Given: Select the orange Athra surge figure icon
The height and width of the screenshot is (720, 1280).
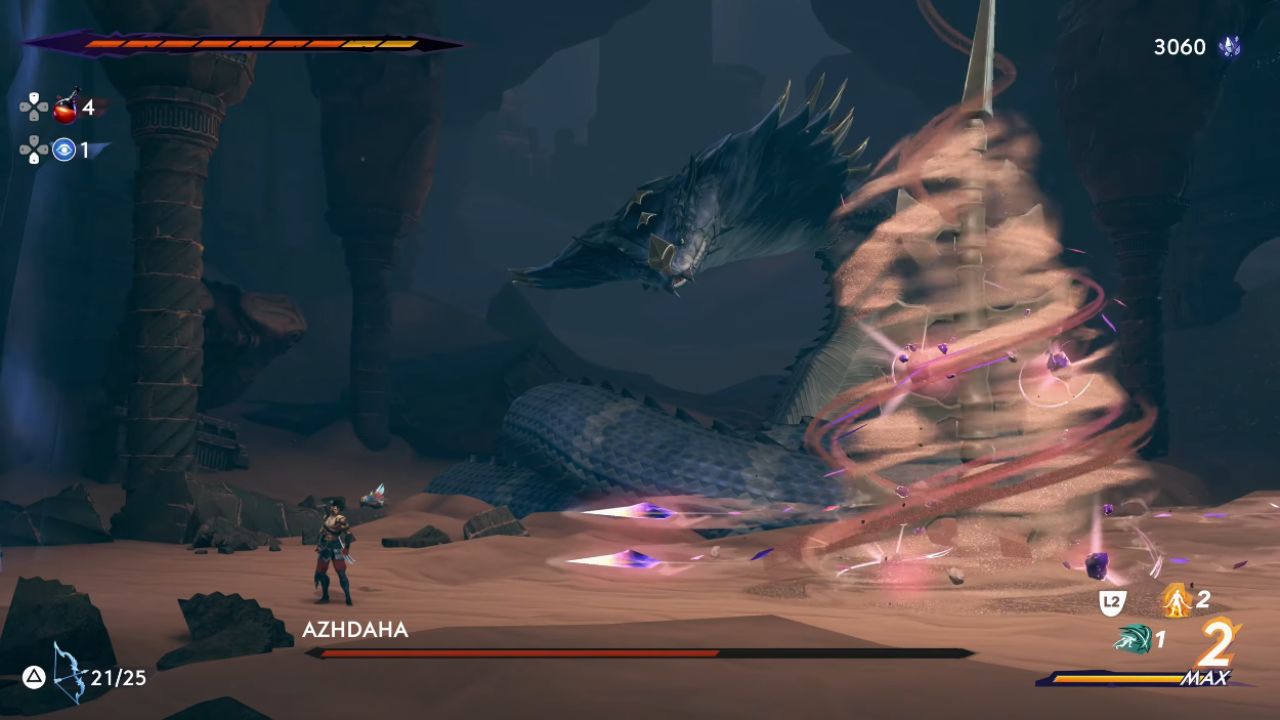Looking at the screenshot, I should pos(1177,601).
